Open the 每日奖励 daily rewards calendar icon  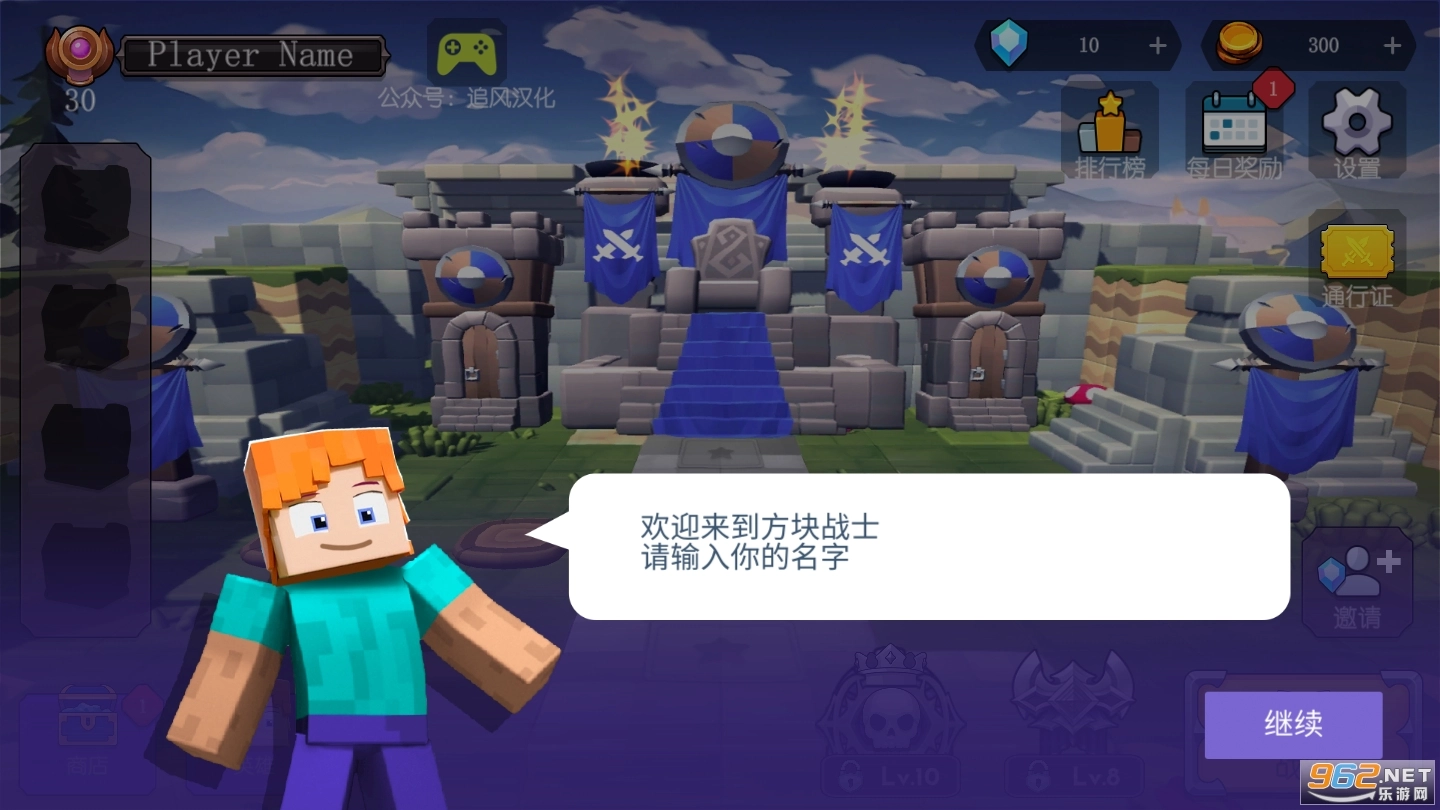pos(1233,128)
